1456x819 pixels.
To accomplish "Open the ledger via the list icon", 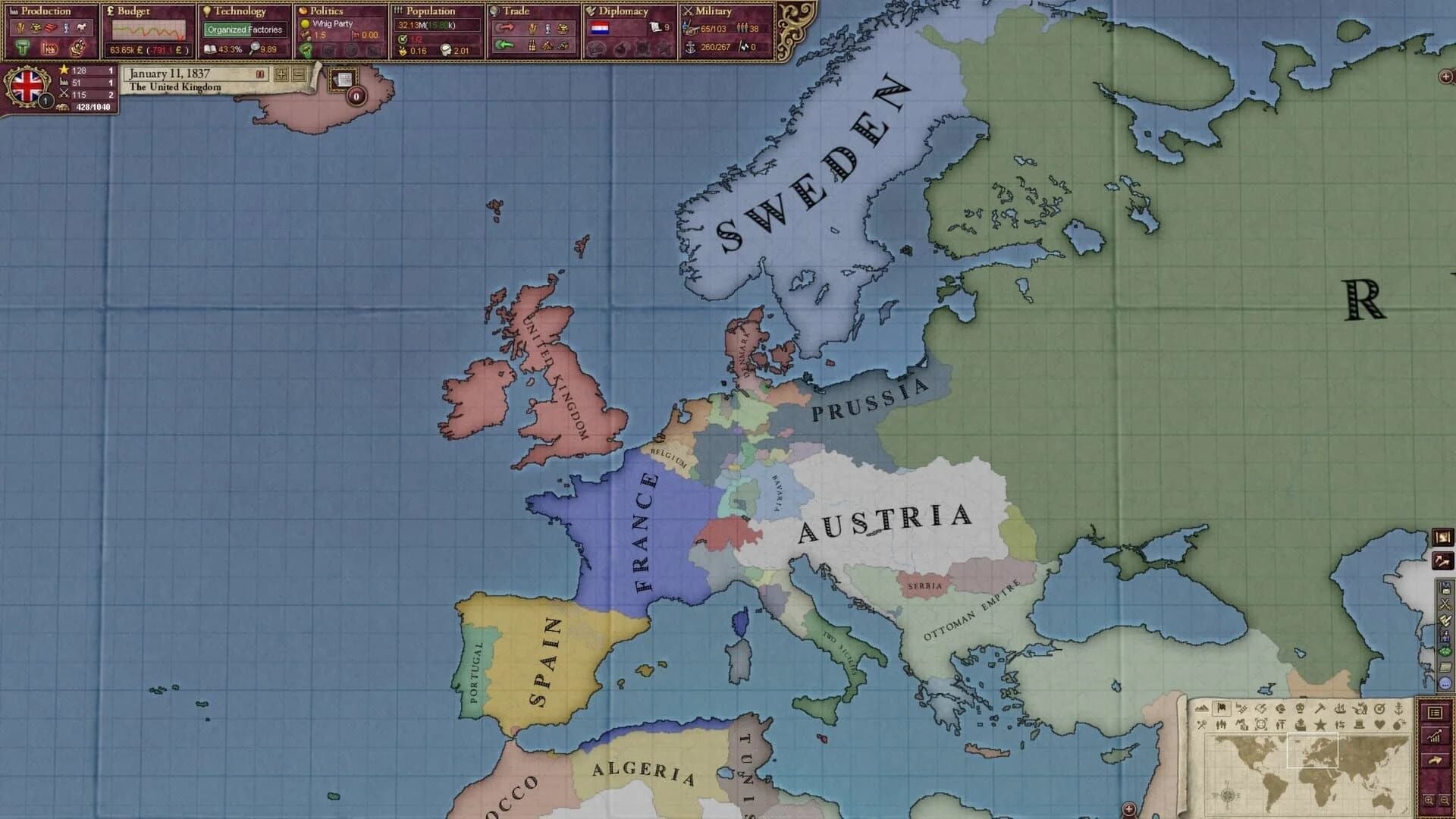I will [1436, 713].
